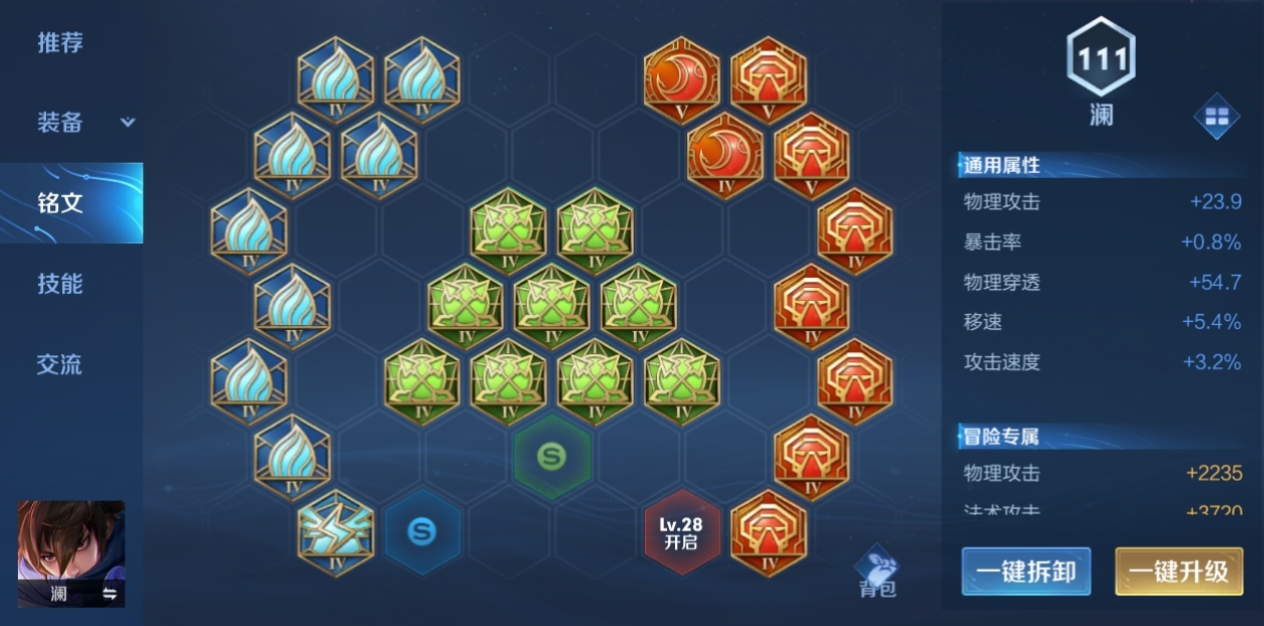
Task: Open the grid layout icon beside 澜
Action: coord(1216,117)
